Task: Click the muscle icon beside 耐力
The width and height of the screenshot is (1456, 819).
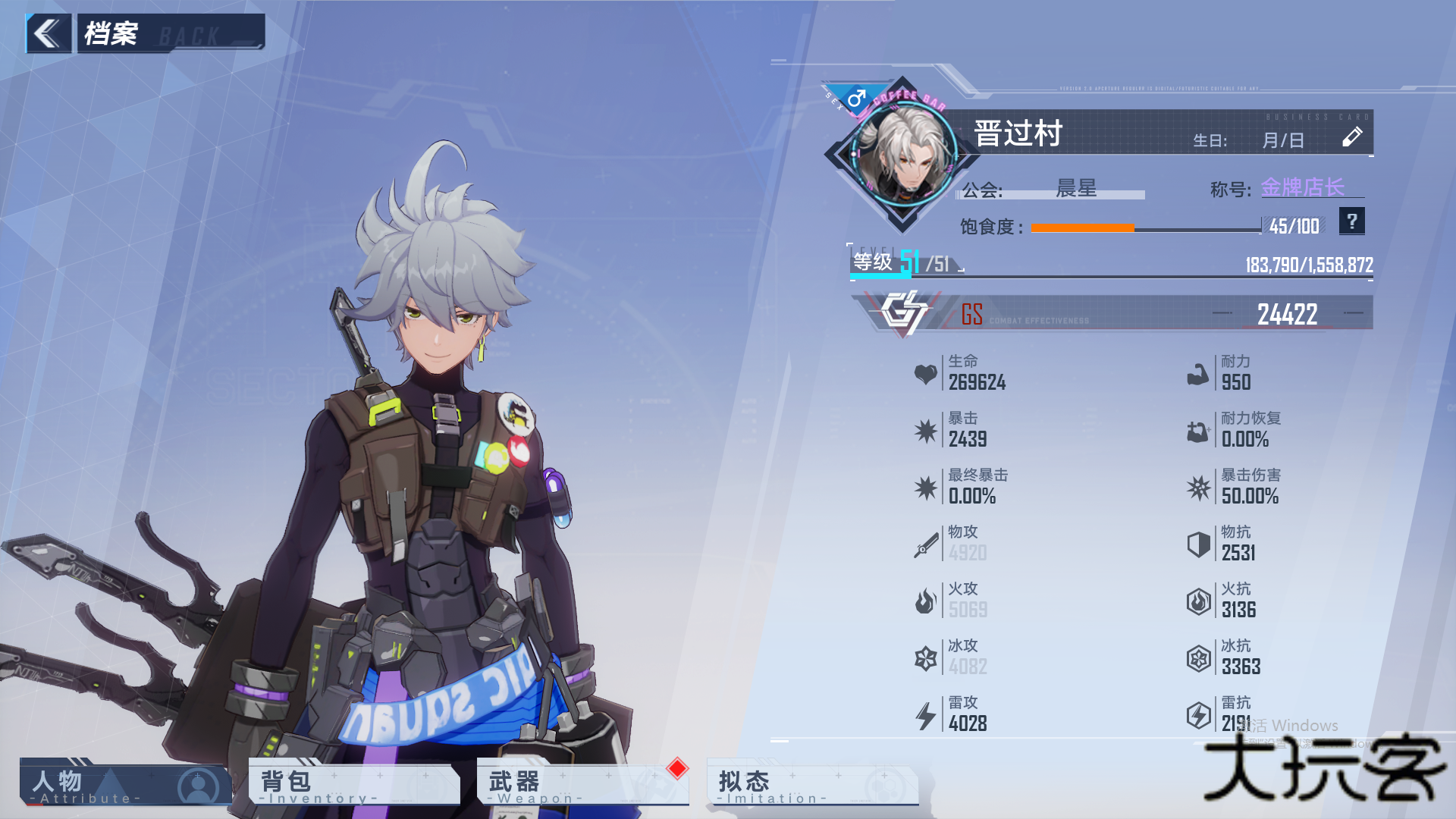Action: click(x=1198, y=374)
